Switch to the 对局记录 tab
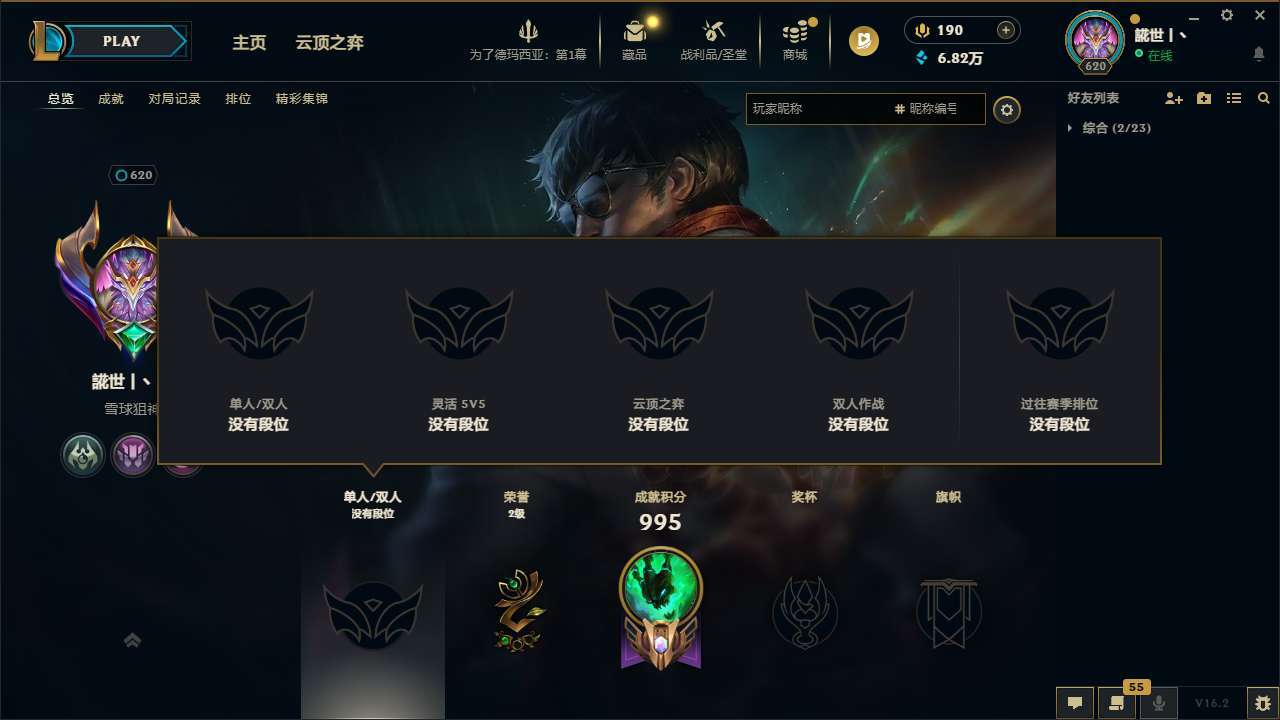The height and width of the screenshot is (720, 1280). [x=173, y=98]
